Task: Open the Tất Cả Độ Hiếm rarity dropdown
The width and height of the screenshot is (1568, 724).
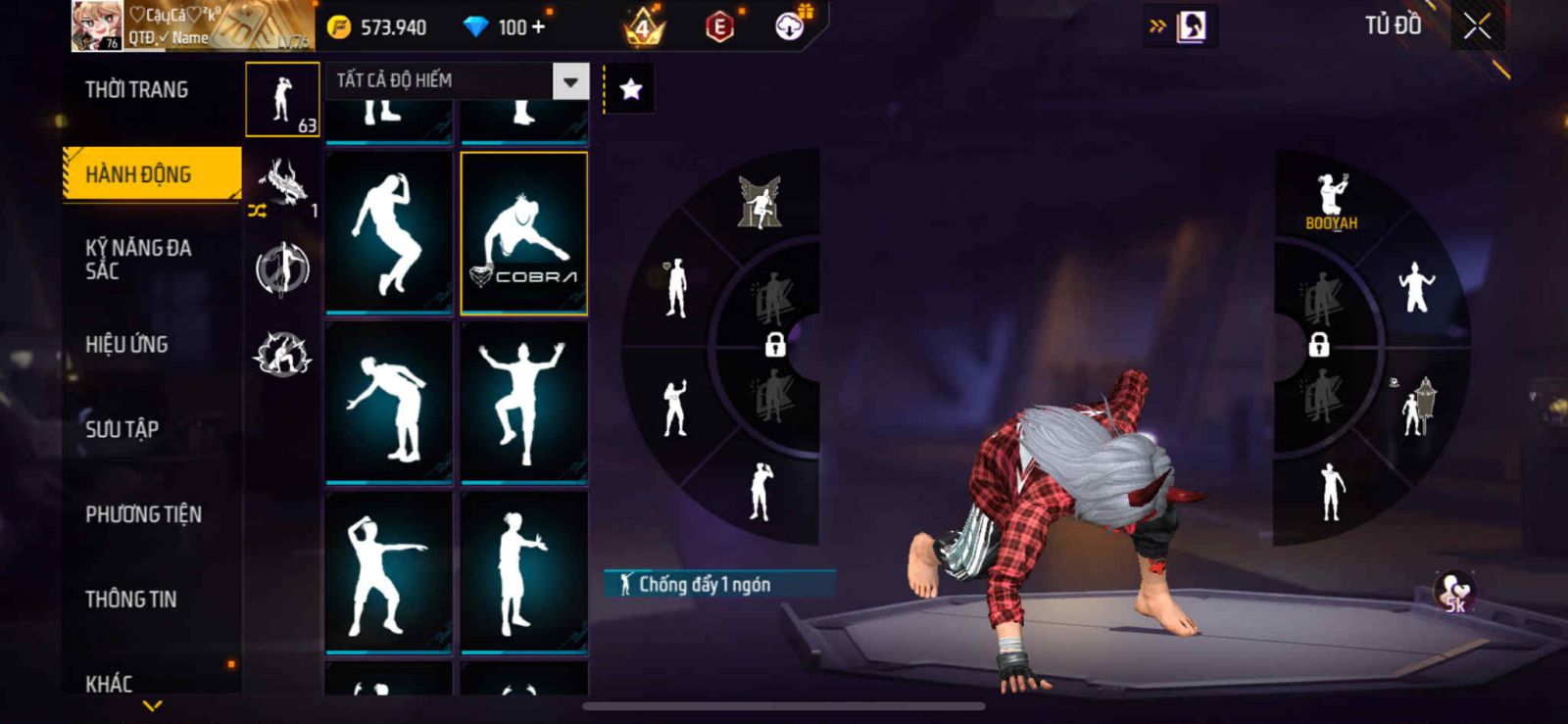Action: point(570,81)
